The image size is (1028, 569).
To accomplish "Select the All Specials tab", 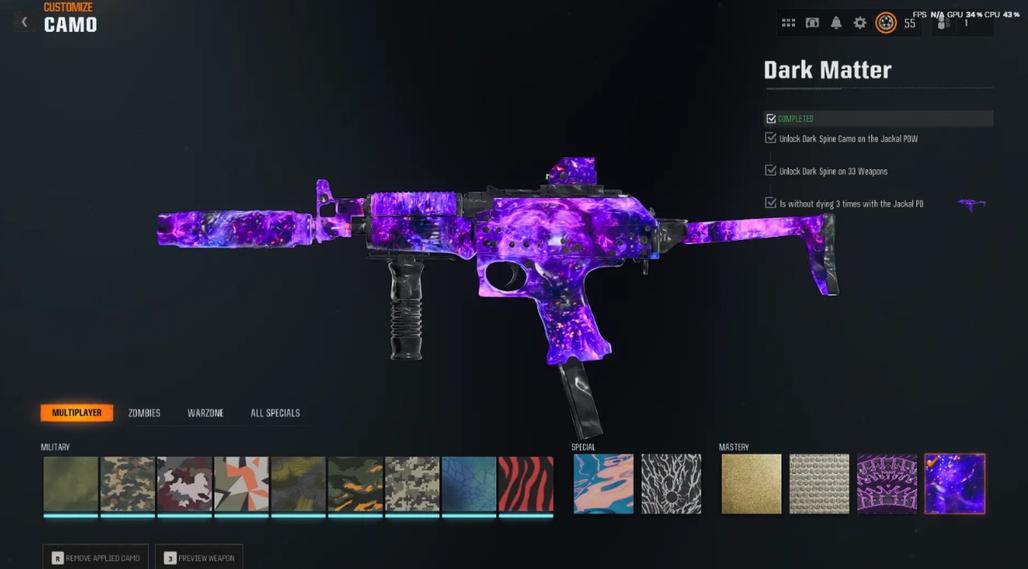I will click(275, 413).
